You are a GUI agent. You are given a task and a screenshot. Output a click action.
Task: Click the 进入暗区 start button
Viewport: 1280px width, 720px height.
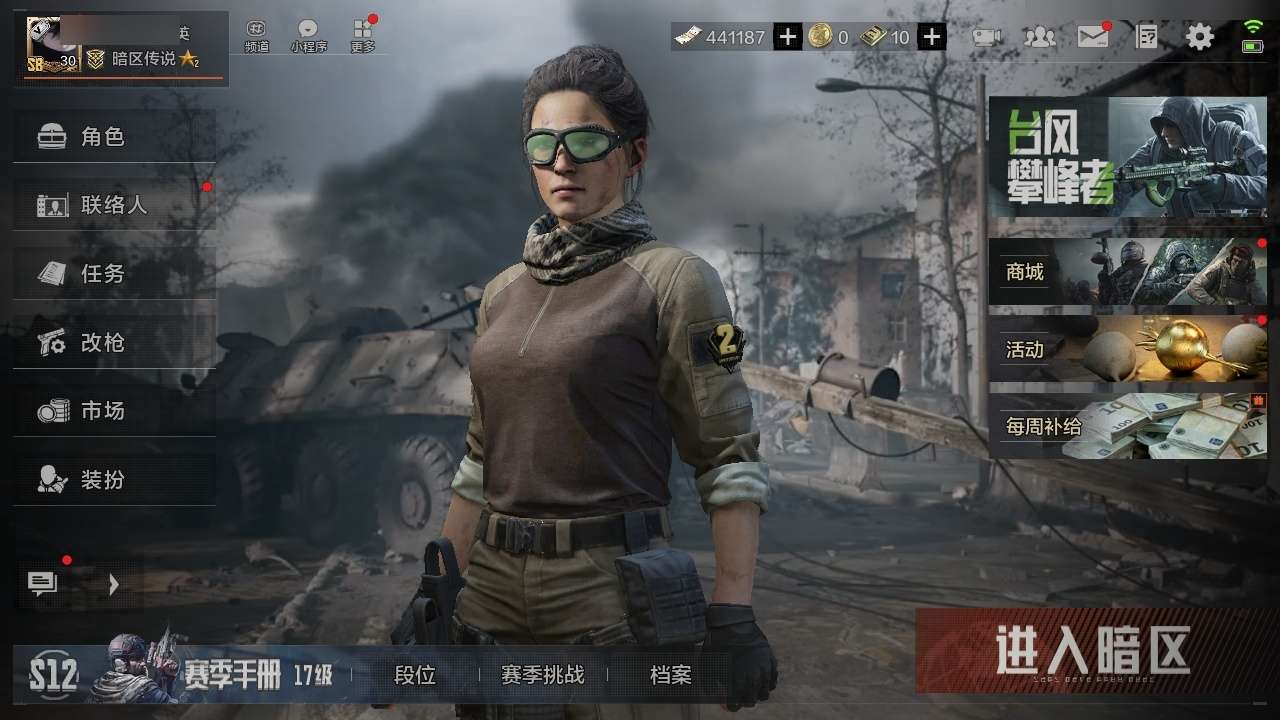click(x=1093, y=651)
